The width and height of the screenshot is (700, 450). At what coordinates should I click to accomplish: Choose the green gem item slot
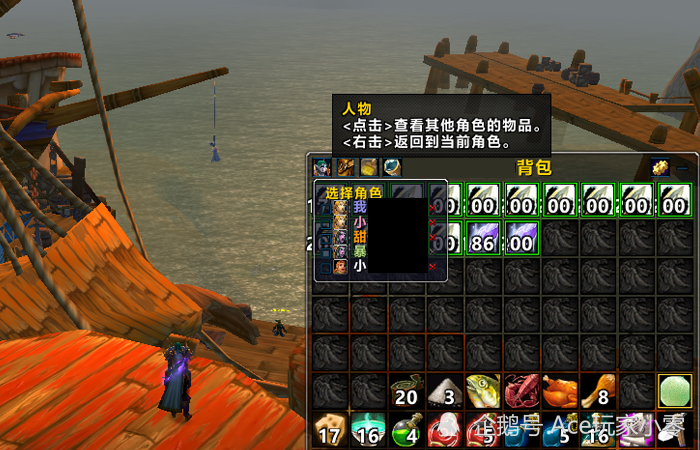click(x=673, y=391)
